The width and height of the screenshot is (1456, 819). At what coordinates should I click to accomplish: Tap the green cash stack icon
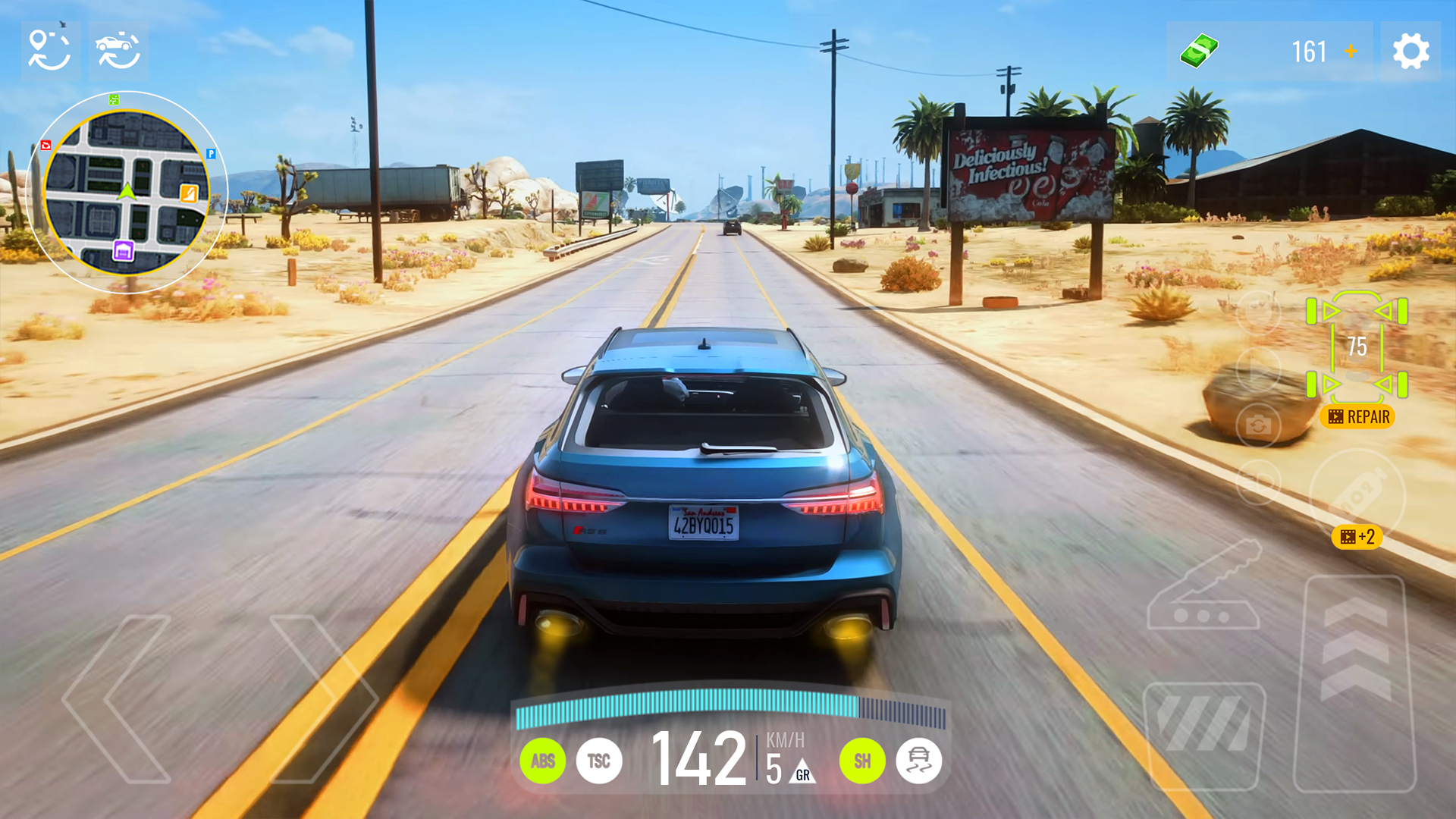tap(1199, 52)
